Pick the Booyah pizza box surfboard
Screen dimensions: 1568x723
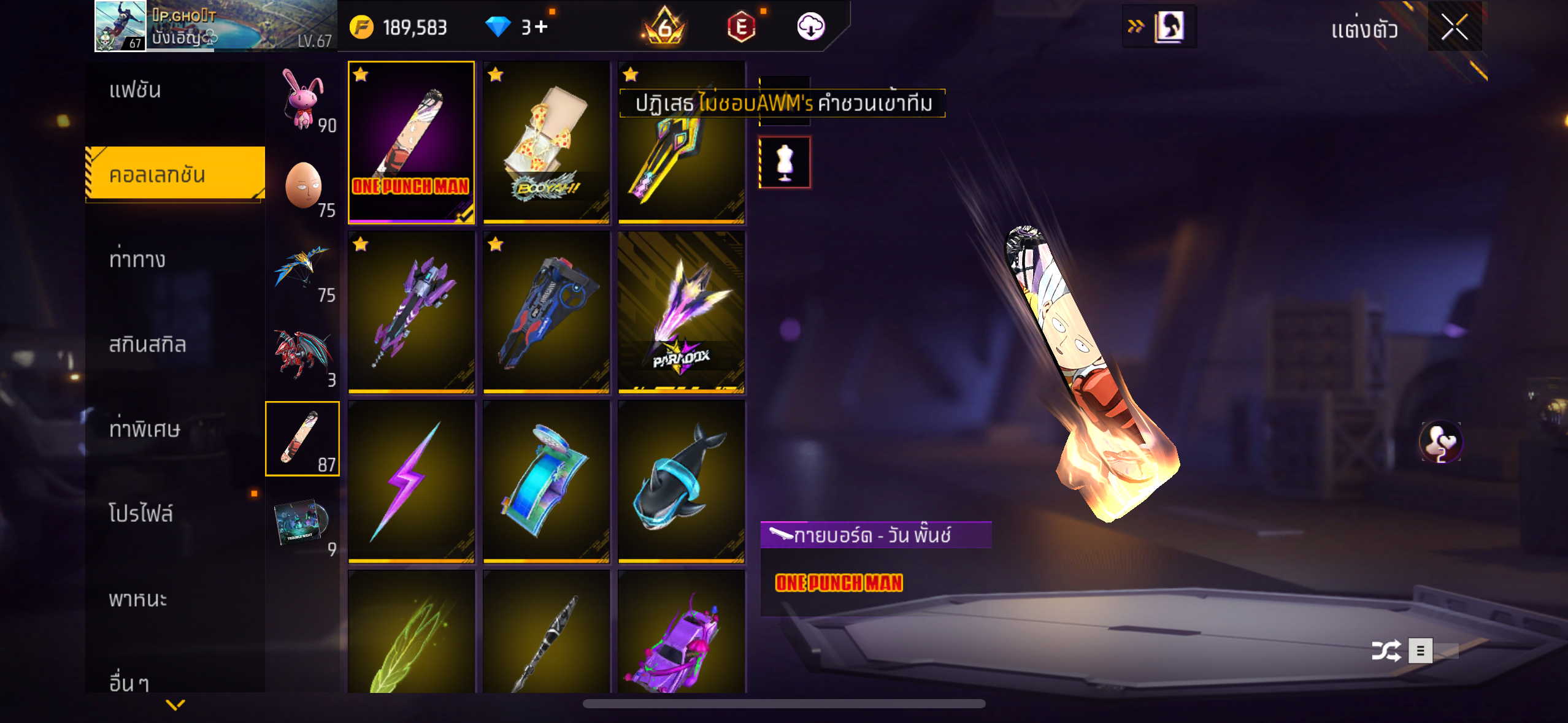546,142
